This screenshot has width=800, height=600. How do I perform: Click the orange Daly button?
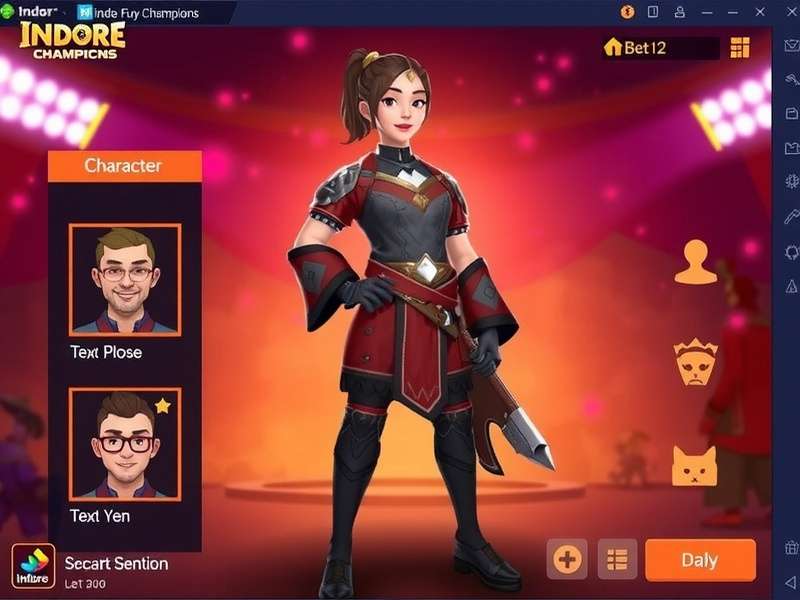point(700,560)
